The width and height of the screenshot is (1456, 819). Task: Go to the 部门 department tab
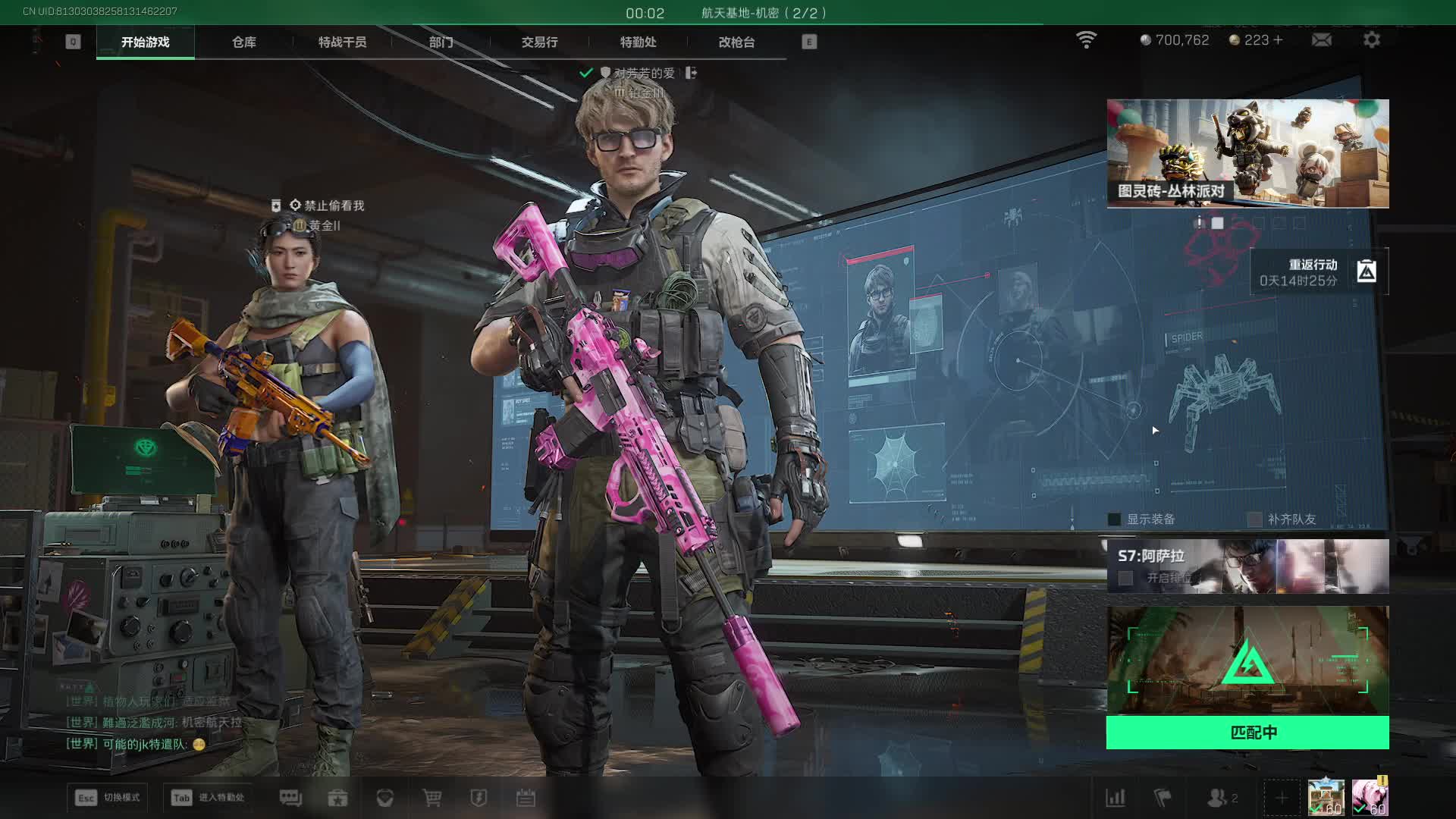coord(441,42)
